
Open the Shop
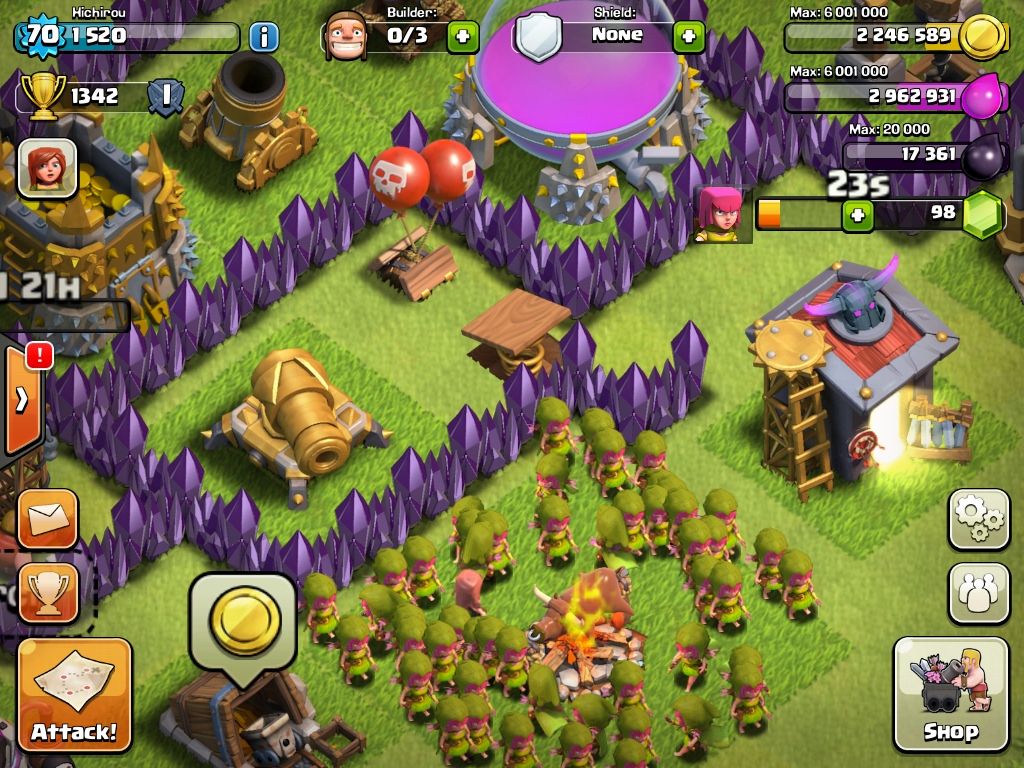tap(950, 694)
